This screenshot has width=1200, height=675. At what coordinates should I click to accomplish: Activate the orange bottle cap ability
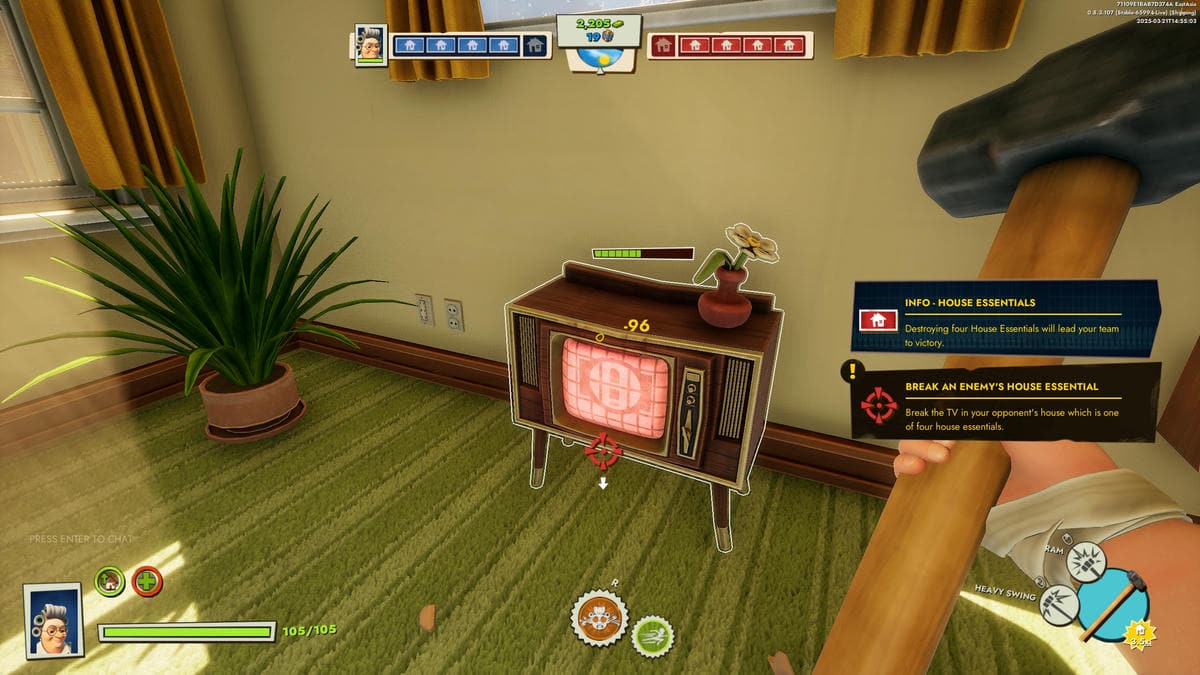click(600, 619)
